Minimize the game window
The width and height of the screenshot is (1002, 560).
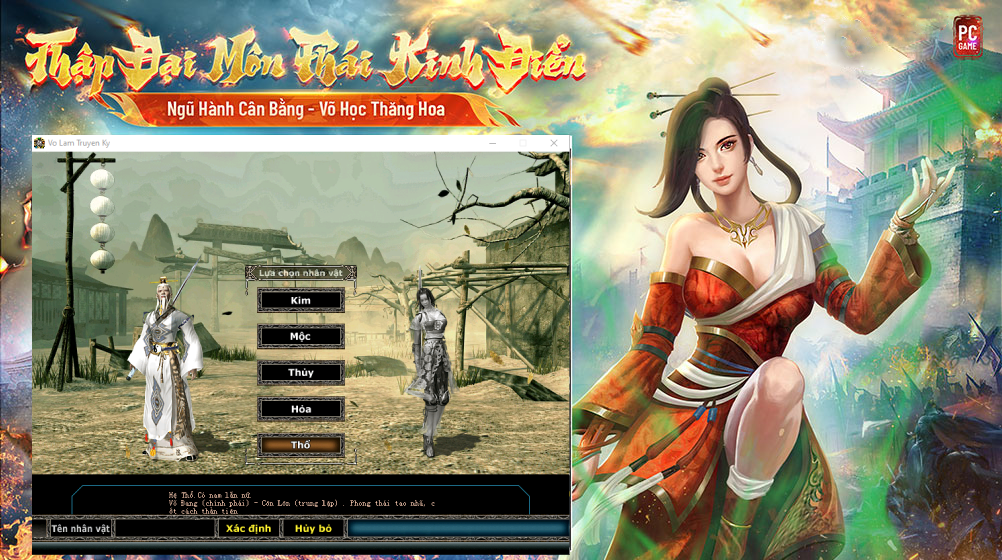493,144
